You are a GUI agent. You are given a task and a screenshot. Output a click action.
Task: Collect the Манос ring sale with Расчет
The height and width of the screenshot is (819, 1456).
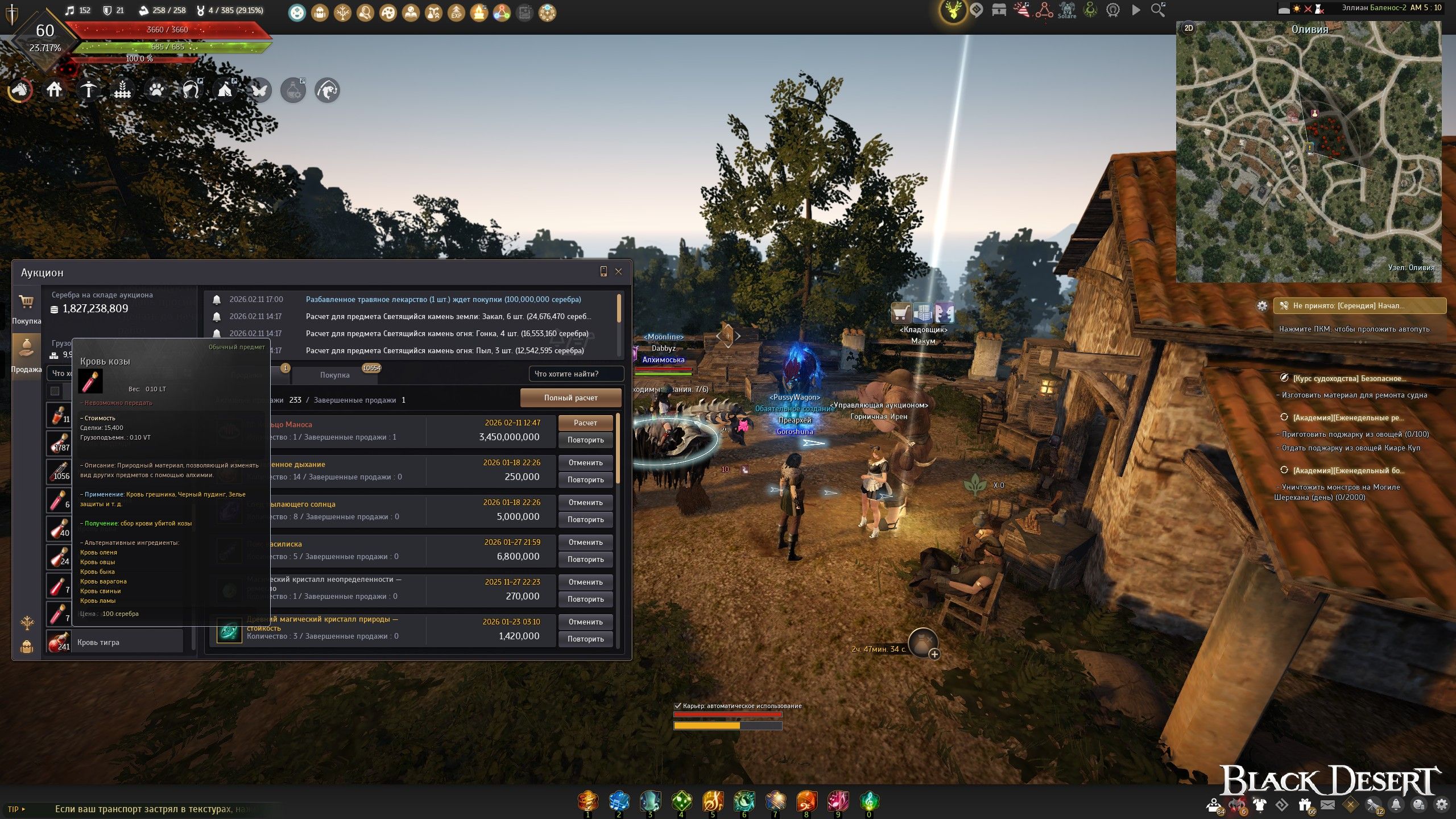585,423
